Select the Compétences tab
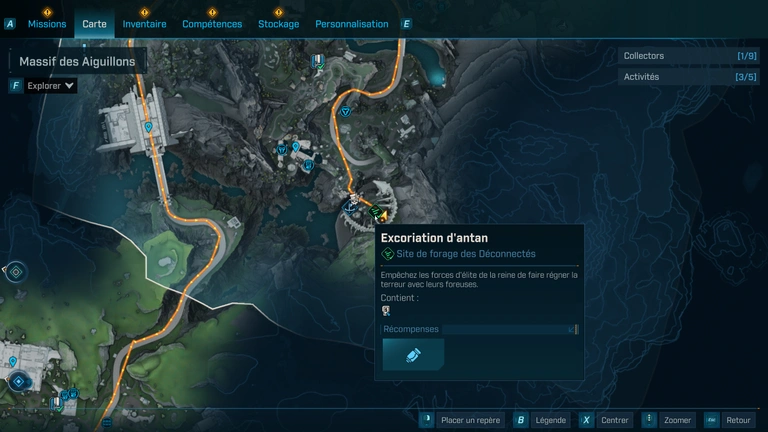The height and width of the screenshot is (432, 768). (x=212, y=23)
